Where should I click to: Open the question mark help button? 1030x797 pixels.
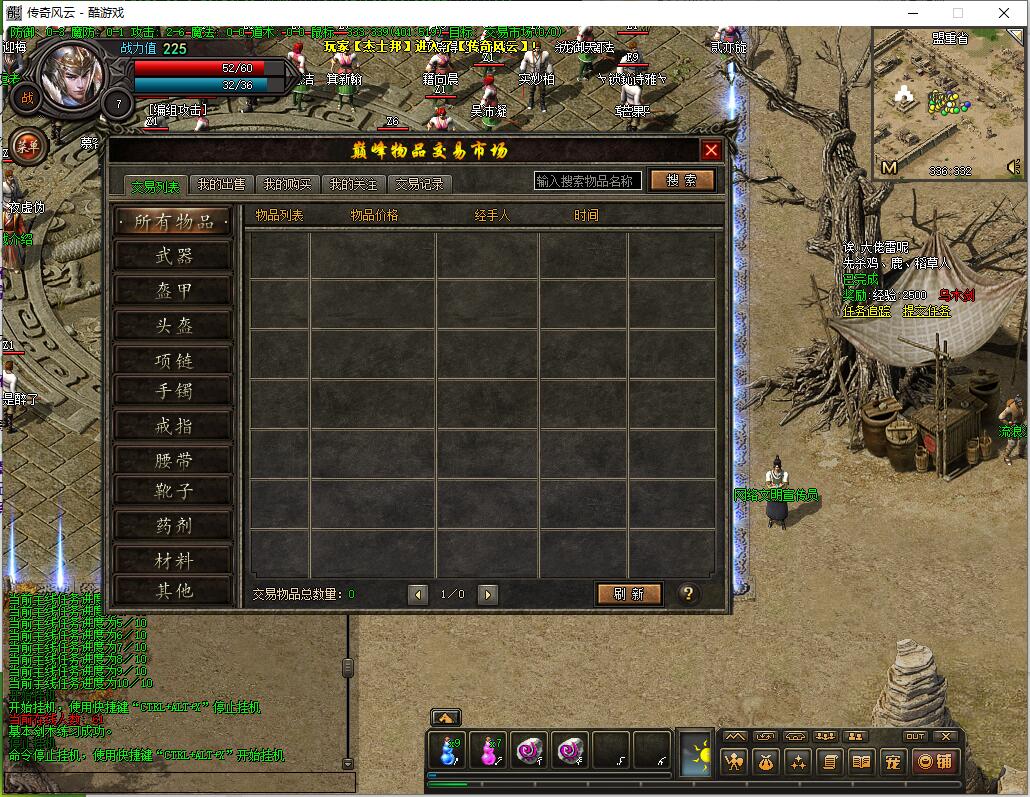[x=688, y=594]
